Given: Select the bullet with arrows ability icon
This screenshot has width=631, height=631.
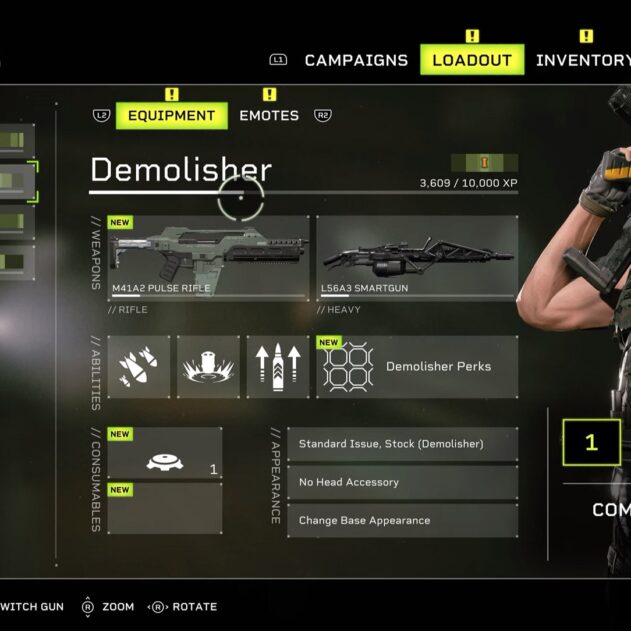Looking at the screenshot, I should (x=278, y=367).
